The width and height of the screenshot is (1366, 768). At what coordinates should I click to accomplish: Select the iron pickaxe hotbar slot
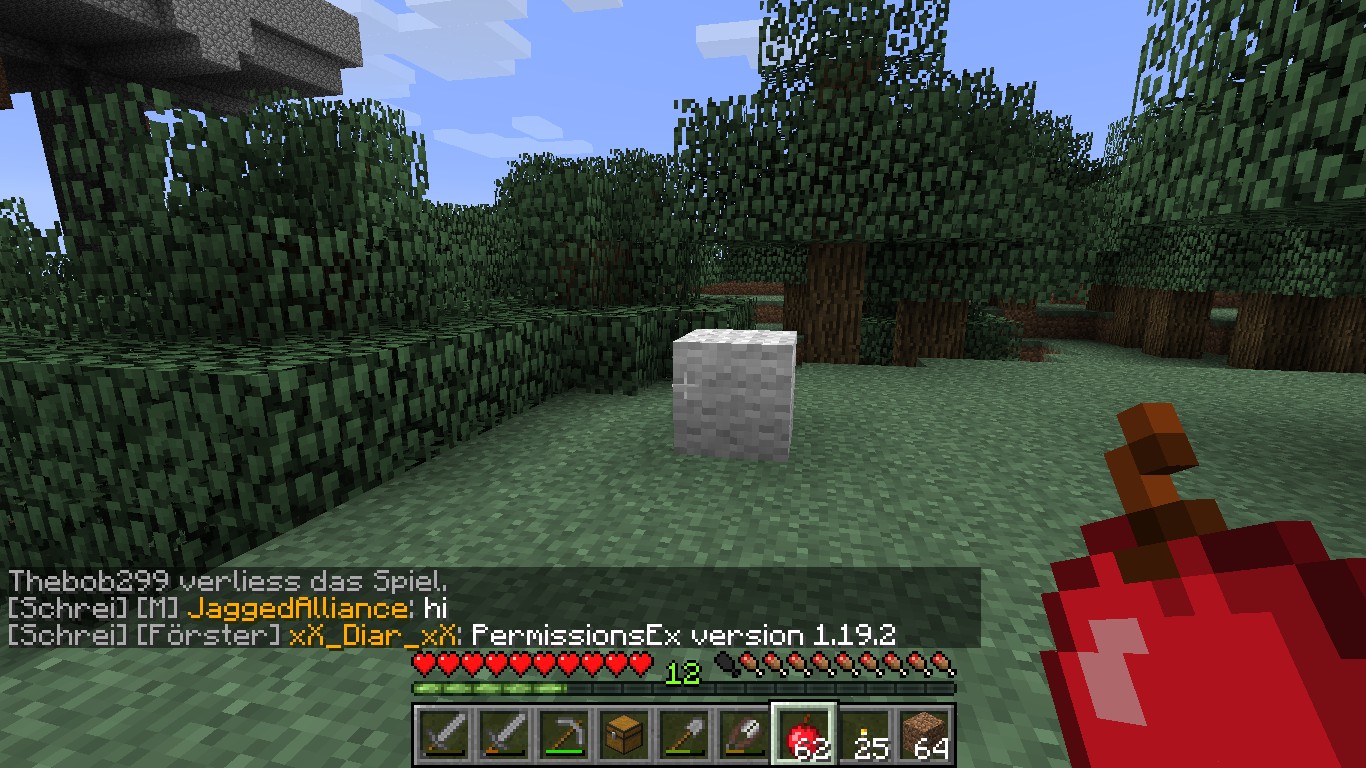coord(564,736)
